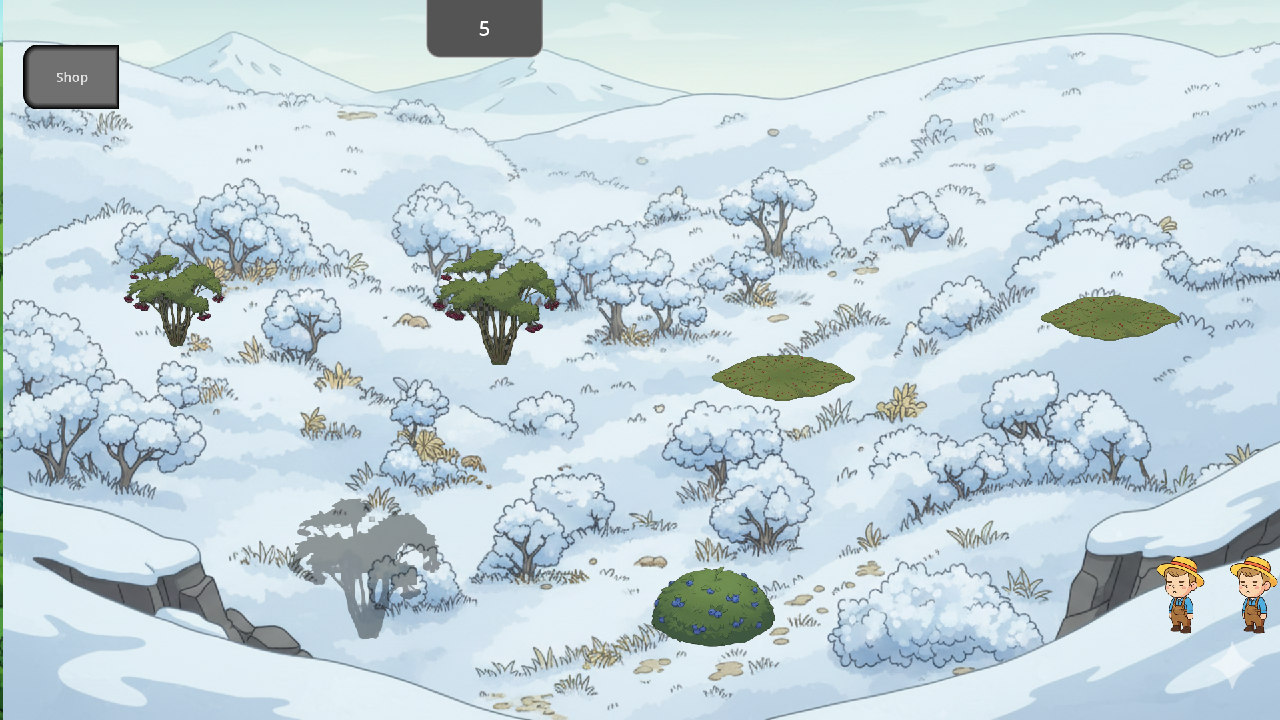Click the counter showing 5
Screen dimensions: 1280x720
484,28
